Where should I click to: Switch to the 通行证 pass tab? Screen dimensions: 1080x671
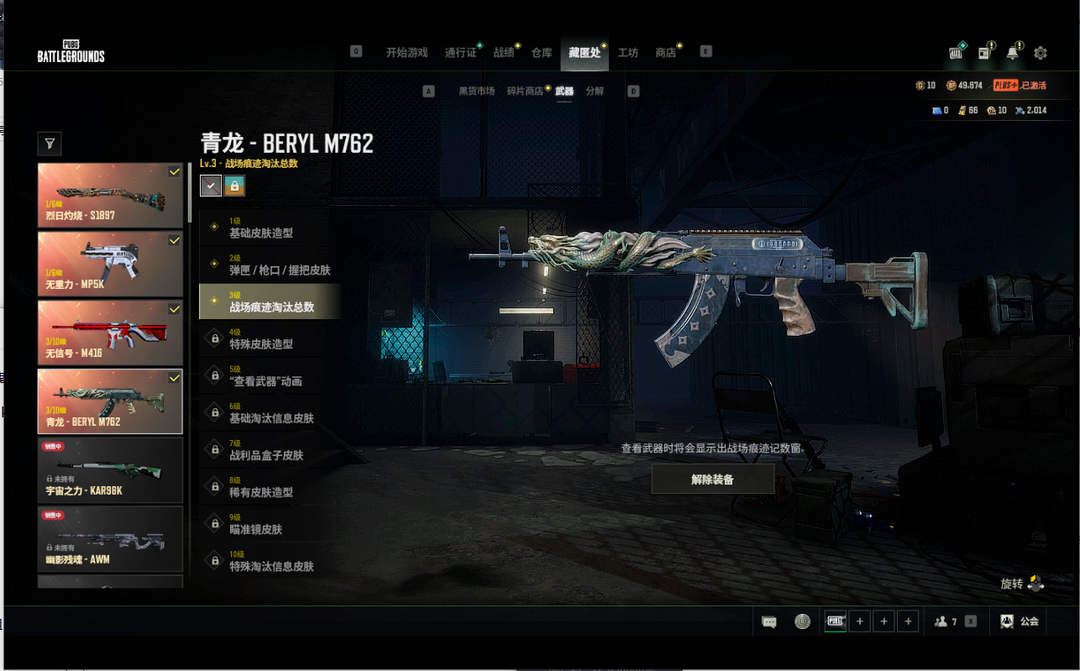pyautogui.click(x=461, y=52)
